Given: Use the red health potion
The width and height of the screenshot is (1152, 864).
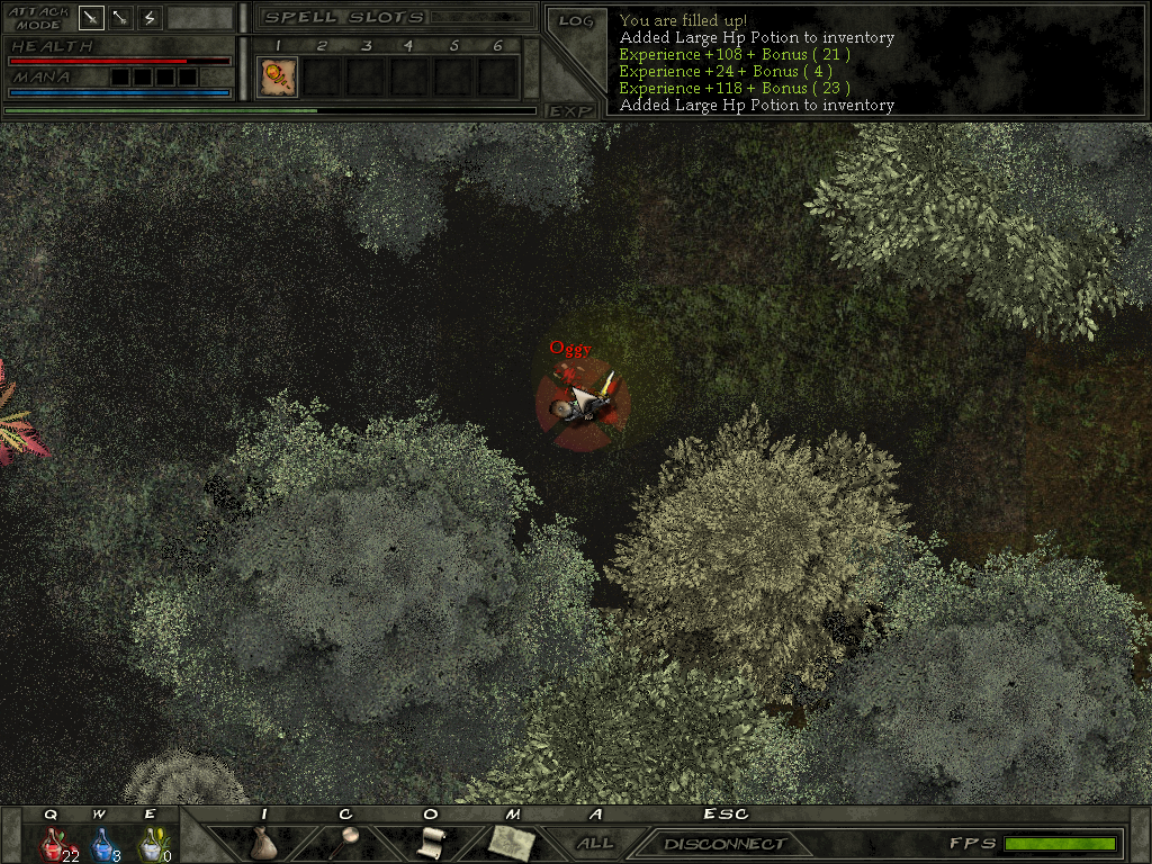Looking at the screenshot, I should click(x=53, y=845).
